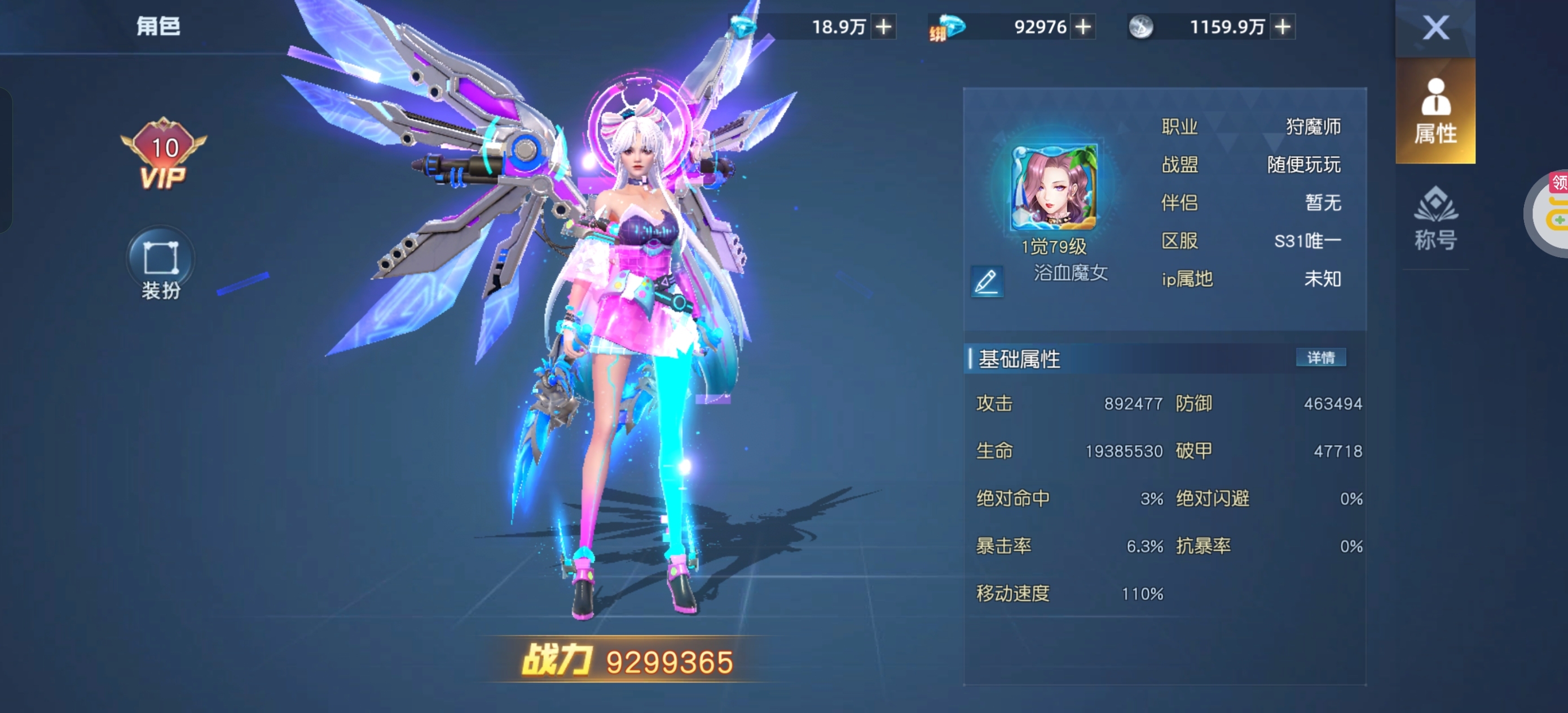Click the bound diamonds 绑 currency icon
1568x713 pixels.
(x=949, y=27)
